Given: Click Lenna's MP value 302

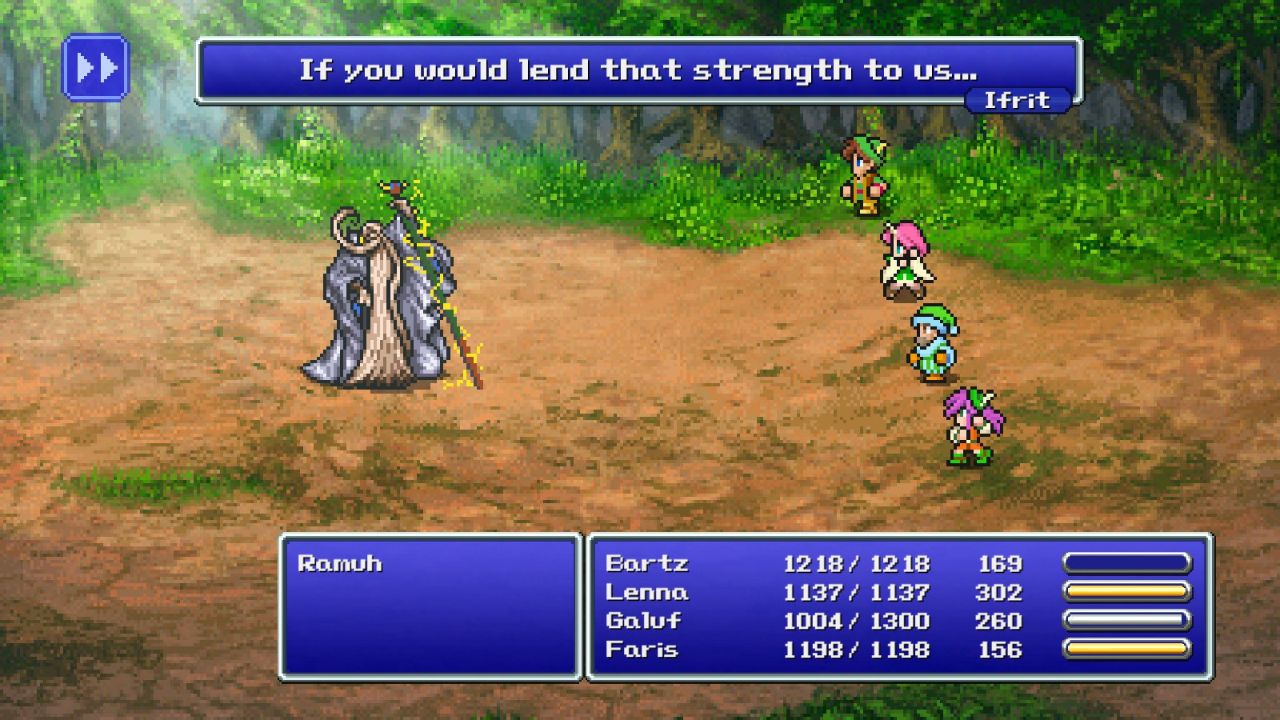Looking at the screenshot, I should [x=1000, y=592].
